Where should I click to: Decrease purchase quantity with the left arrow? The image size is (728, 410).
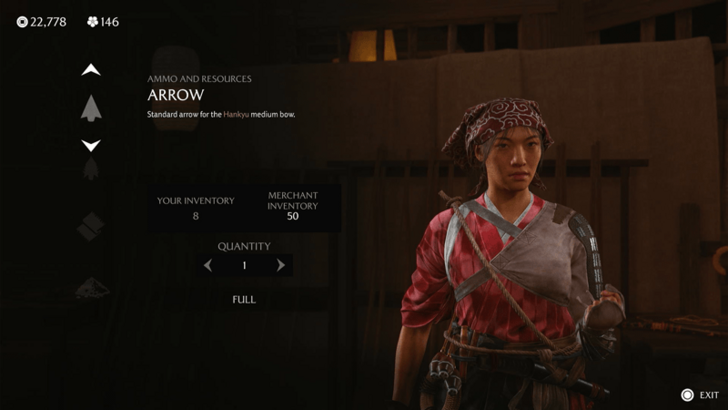point(208,266)
